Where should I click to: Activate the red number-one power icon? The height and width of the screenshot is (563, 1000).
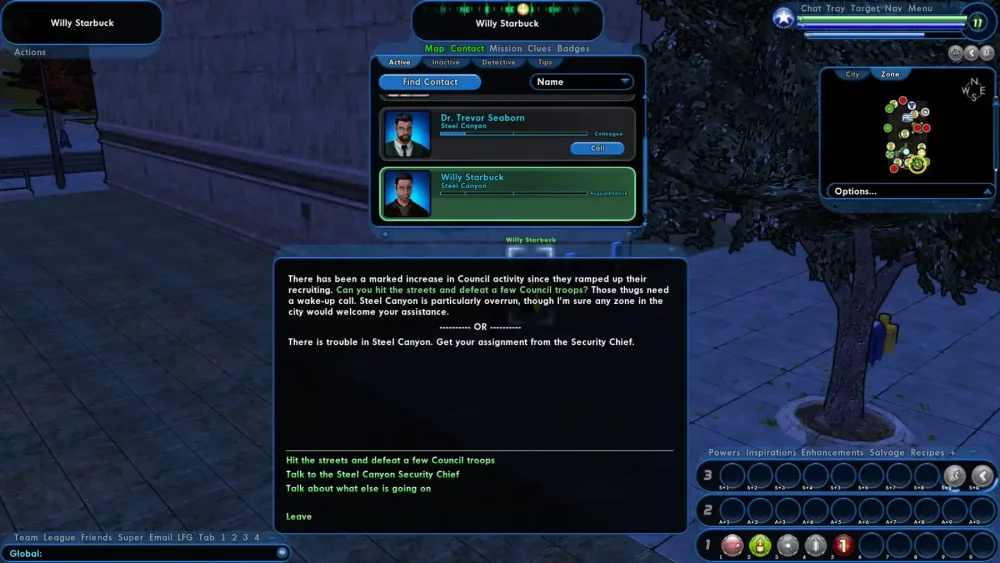(842, 545)
